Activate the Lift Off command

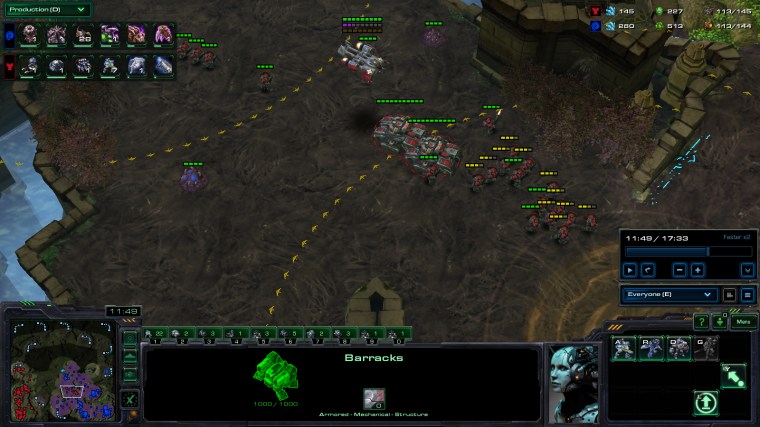point(706,402)
